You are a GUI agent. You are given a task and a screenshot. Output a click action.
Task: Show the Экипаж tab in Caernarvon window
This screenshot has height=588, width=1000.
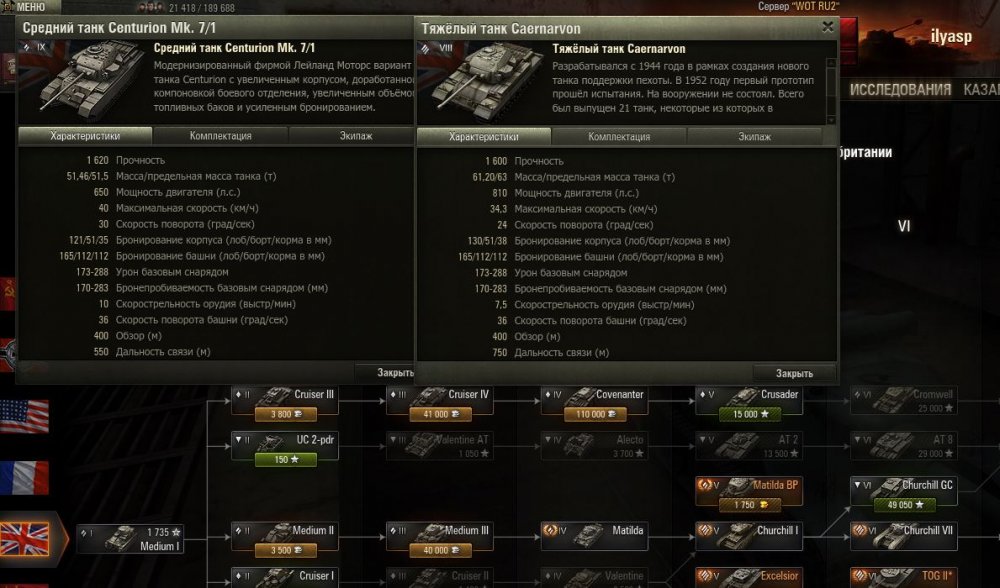click(x=754, y=137)
